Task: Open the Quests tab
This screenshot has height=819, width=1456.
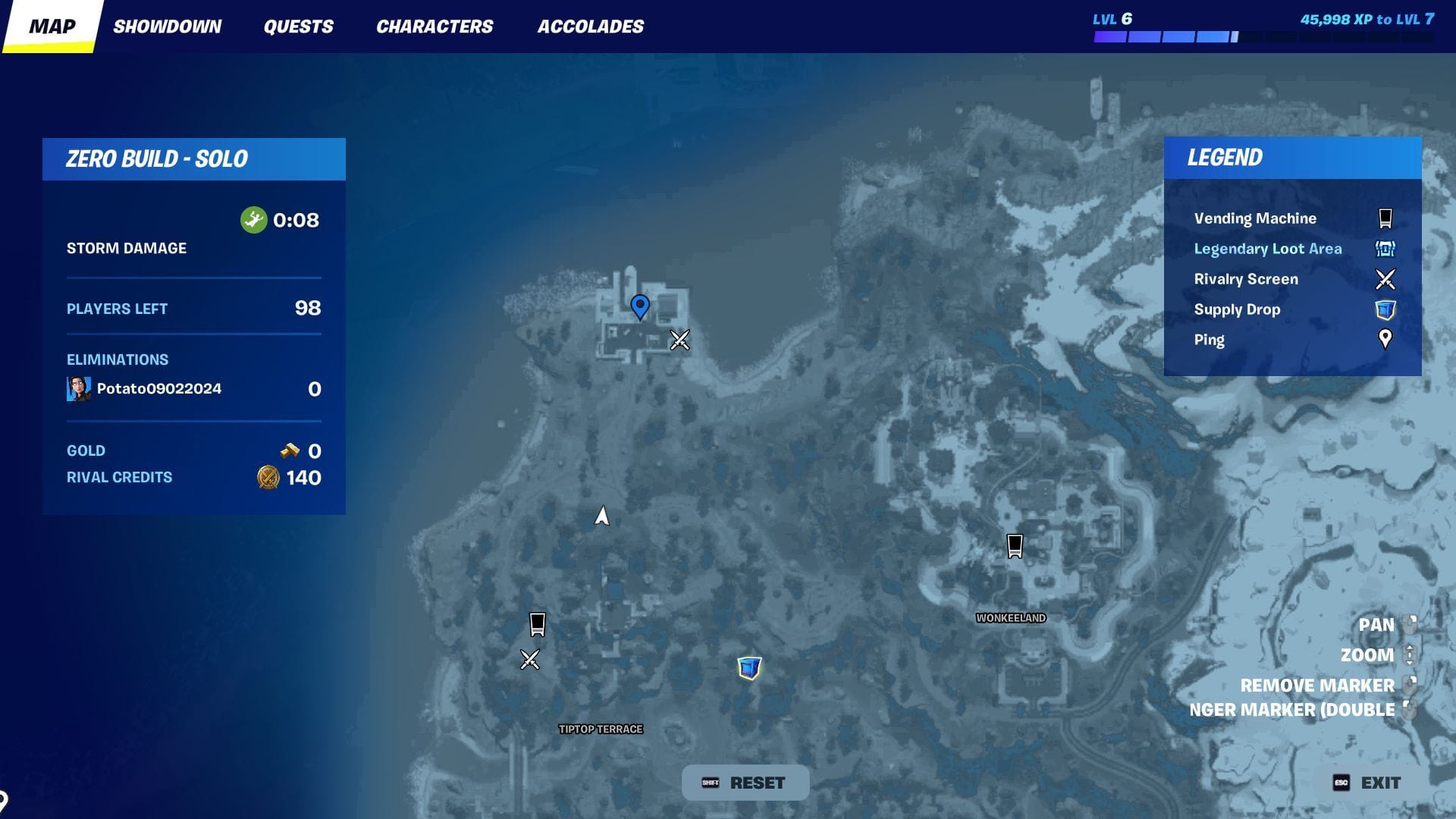Action: 298,27
